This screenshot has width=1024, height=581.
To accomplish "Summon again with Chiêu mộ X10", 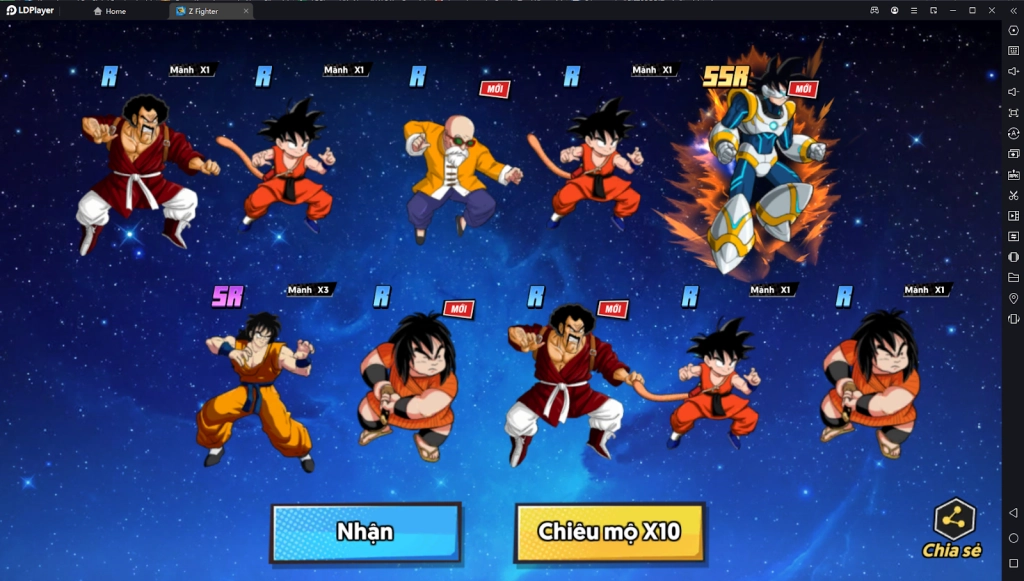I will pyautogui.click(x=609, y=532).
